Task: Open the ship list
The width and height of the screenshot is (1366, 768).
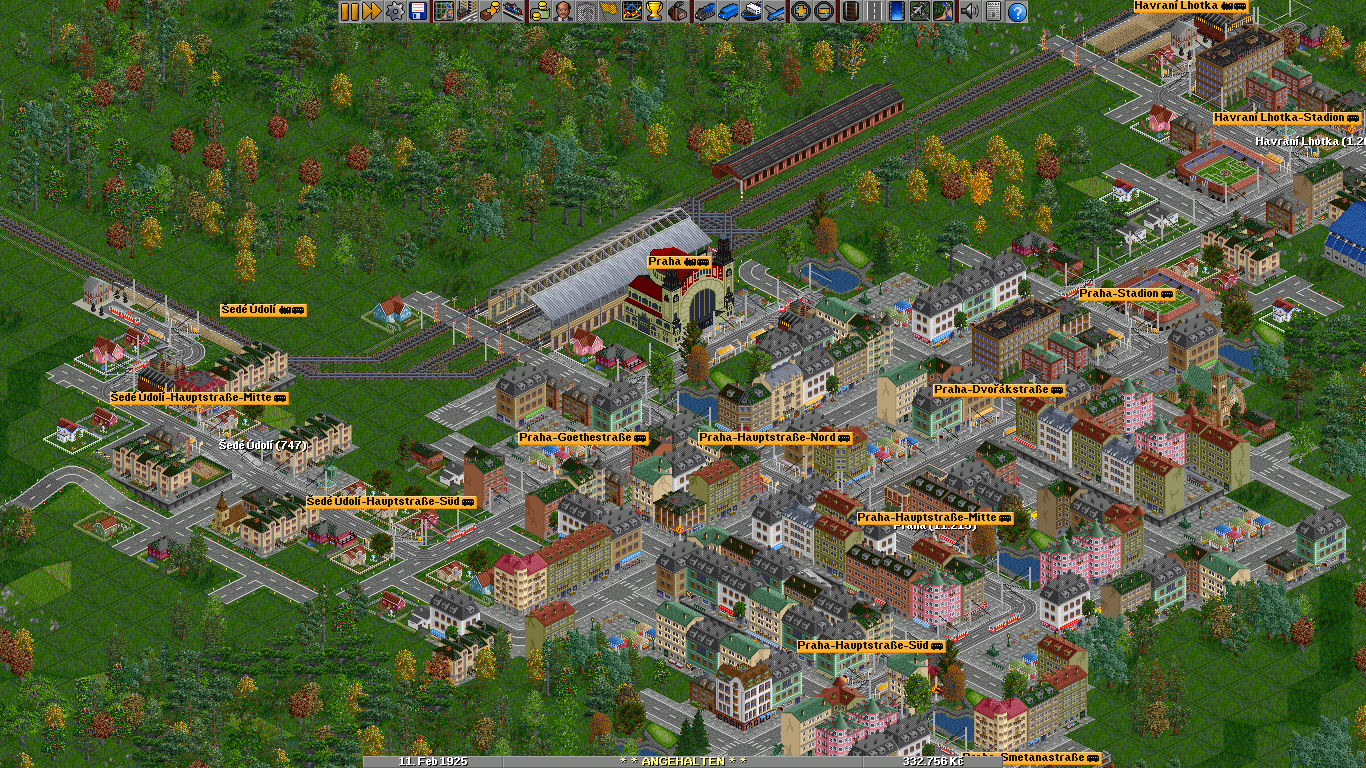Action: click(x=750, y=11)
